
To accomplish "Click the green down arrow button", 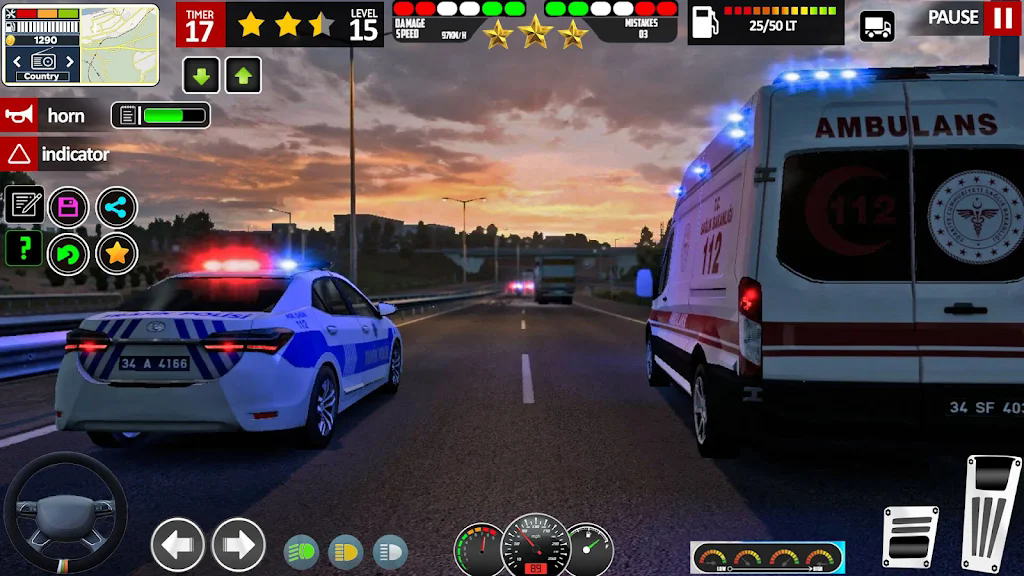I will click(201, 75).
